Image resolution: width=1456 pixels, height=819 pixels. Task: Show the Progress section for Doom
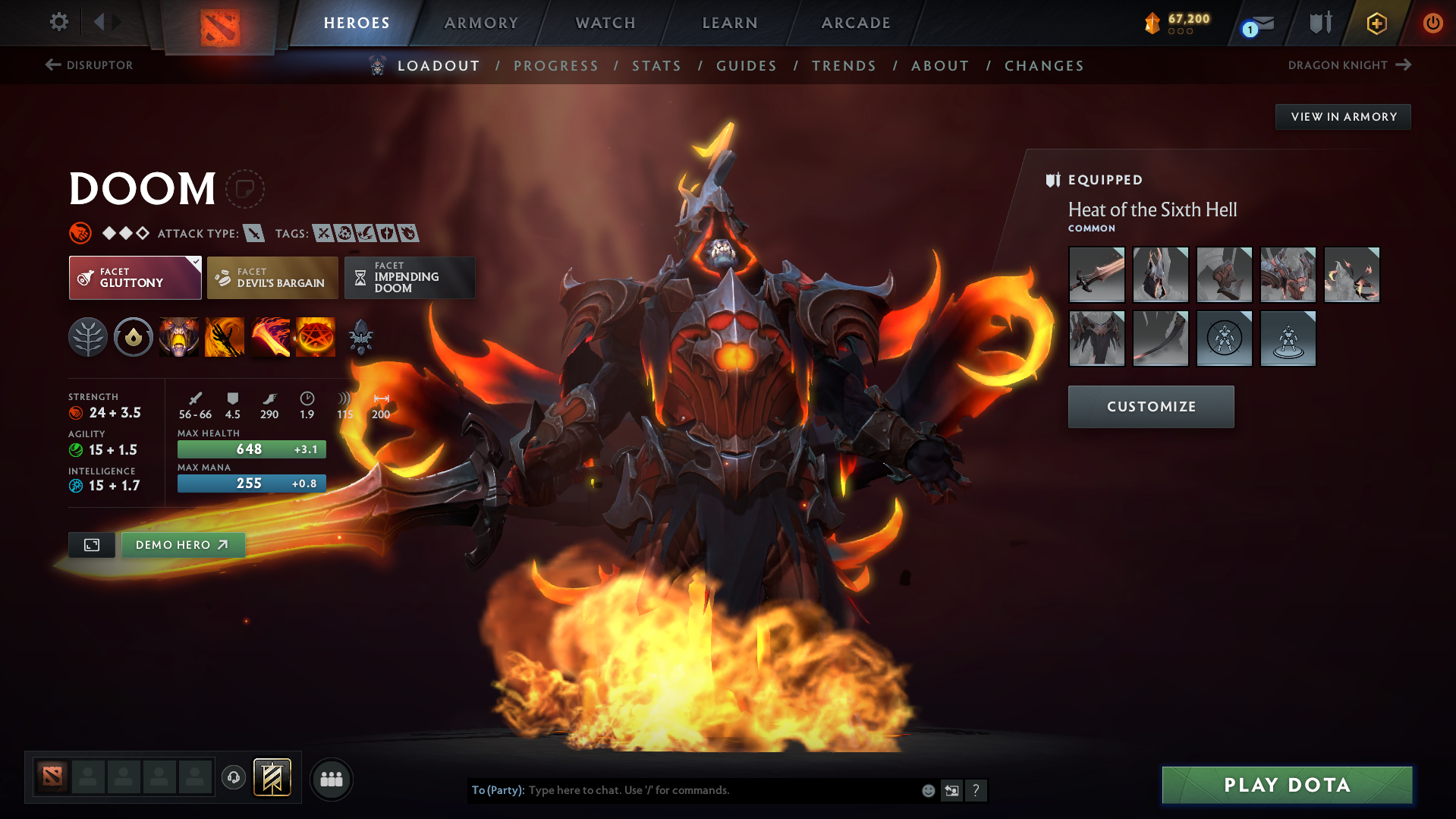click(556, 66)
